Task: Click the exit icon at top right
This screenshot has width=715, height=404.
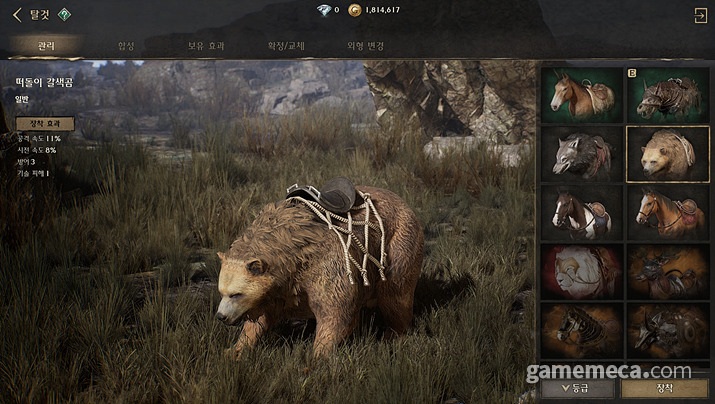Action: click(x=699, y=14)
